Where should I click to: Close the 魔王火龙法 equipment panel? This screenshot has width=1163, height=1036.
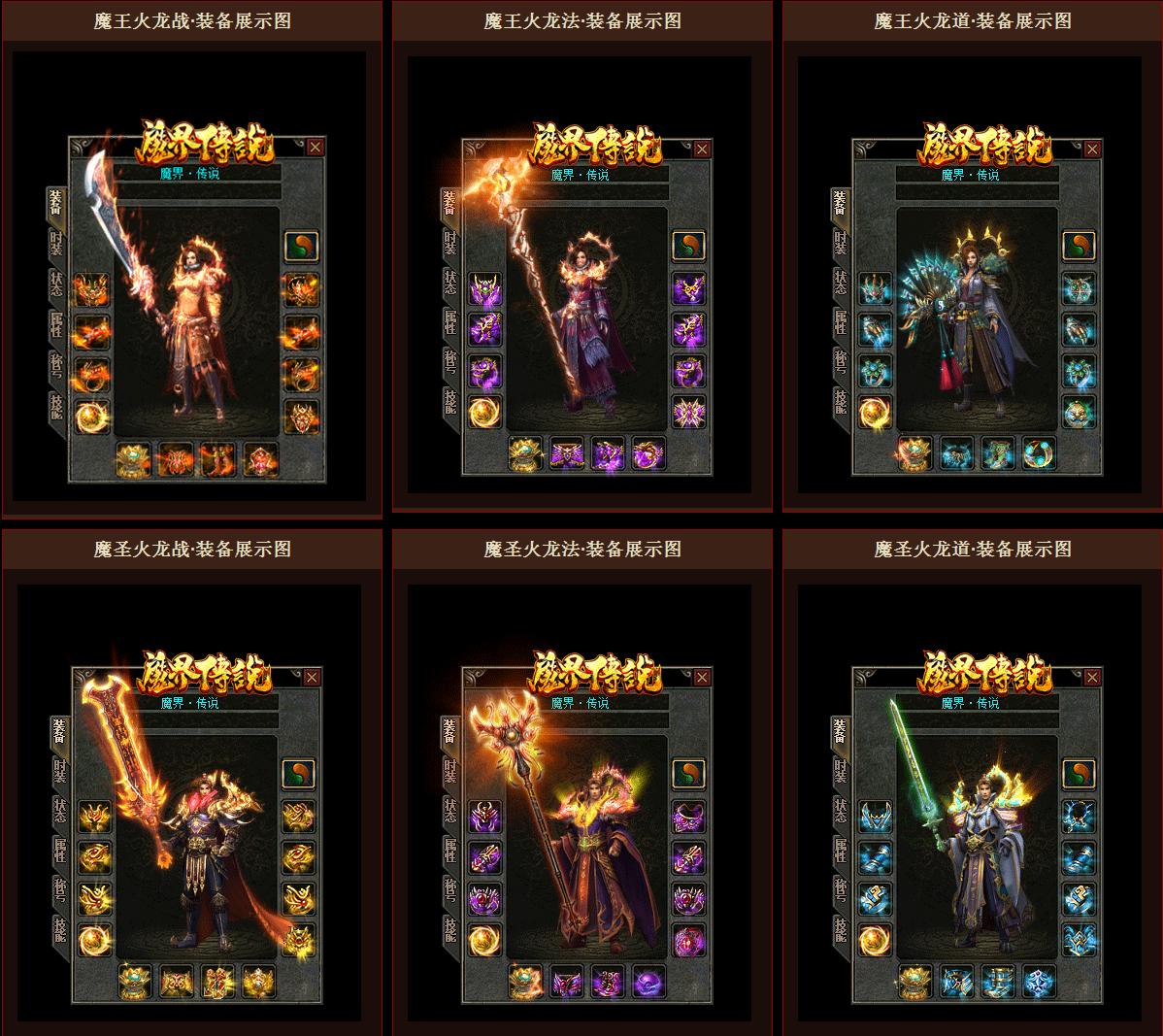click(702, 149)
